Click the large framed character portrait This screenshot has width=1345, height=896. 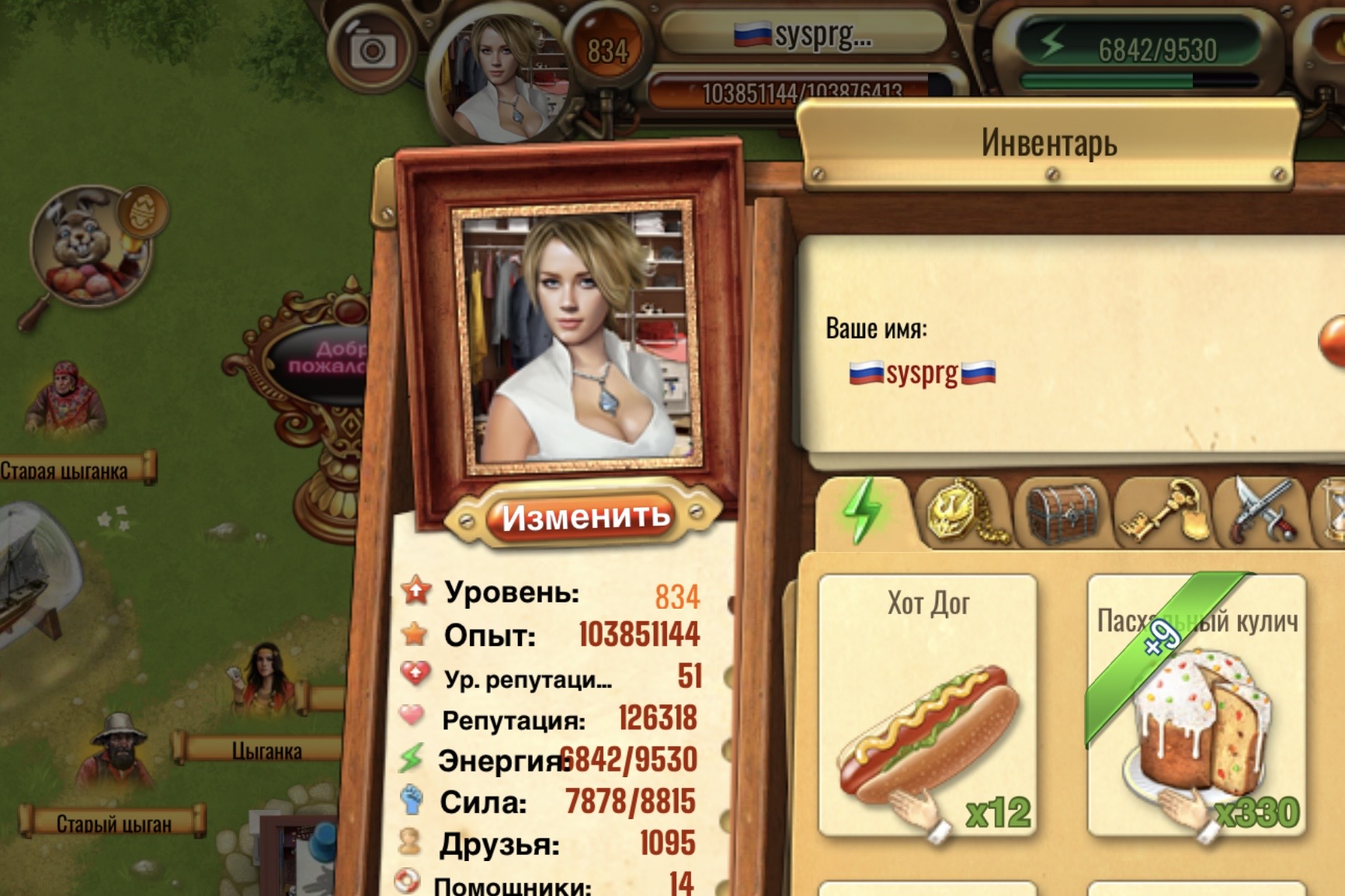click(x=576, y=339)
